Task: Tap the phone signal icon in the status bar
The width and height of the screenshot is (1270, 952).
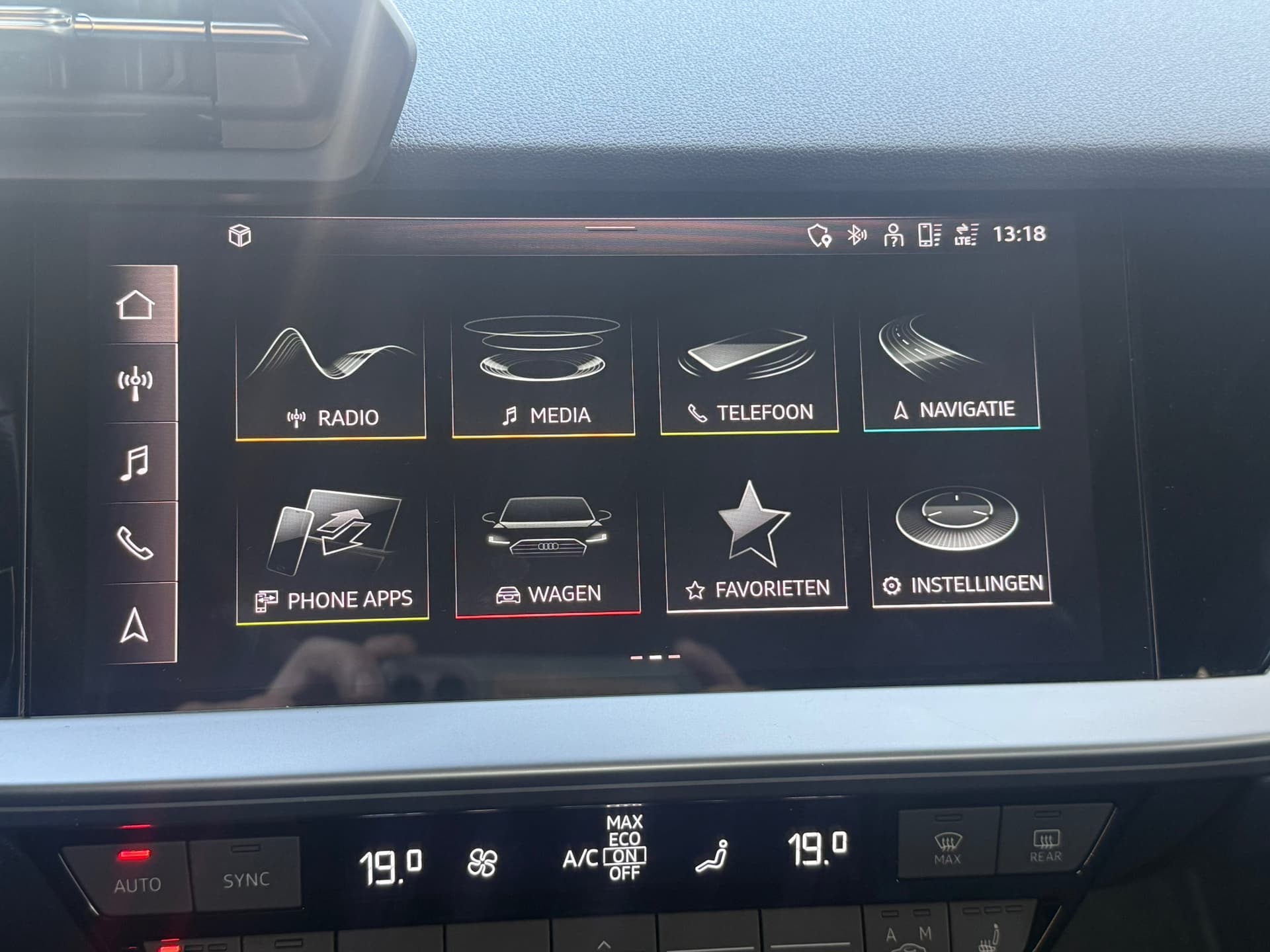Action: coord(929,236)
